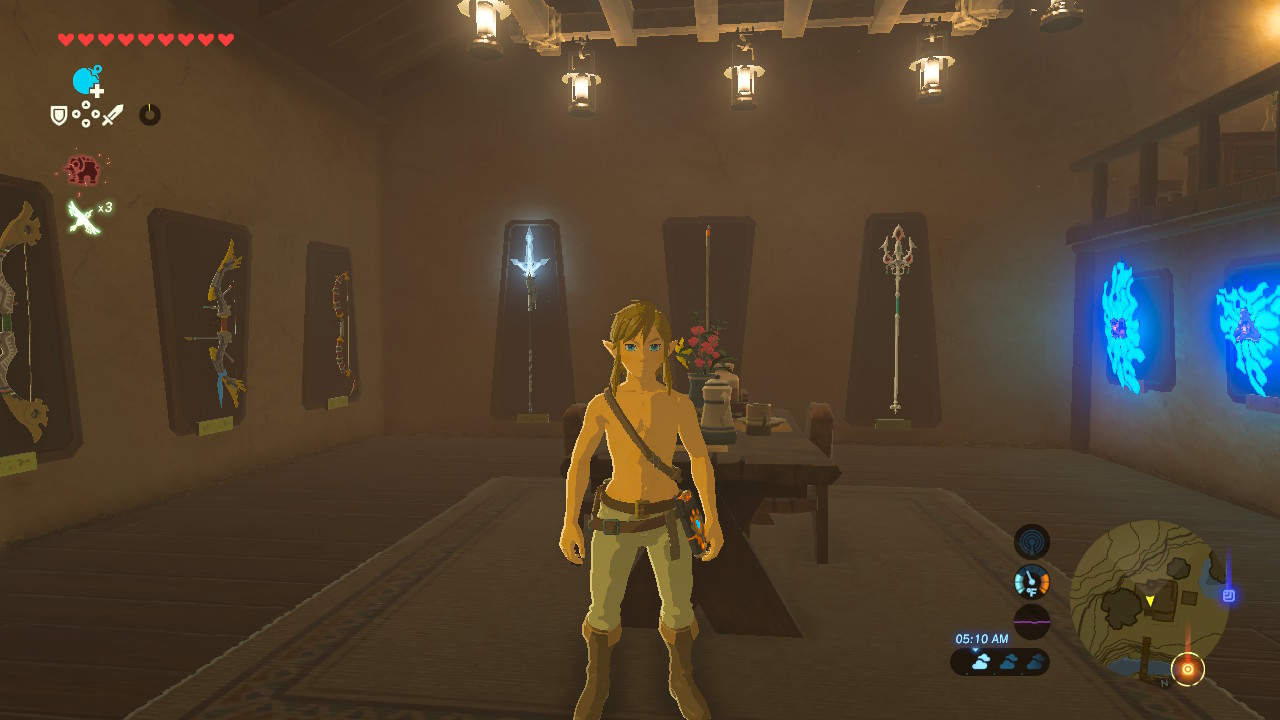Click the weather forecast panel
This screenshot has height=720, width=1280.
tap(999, 662)
